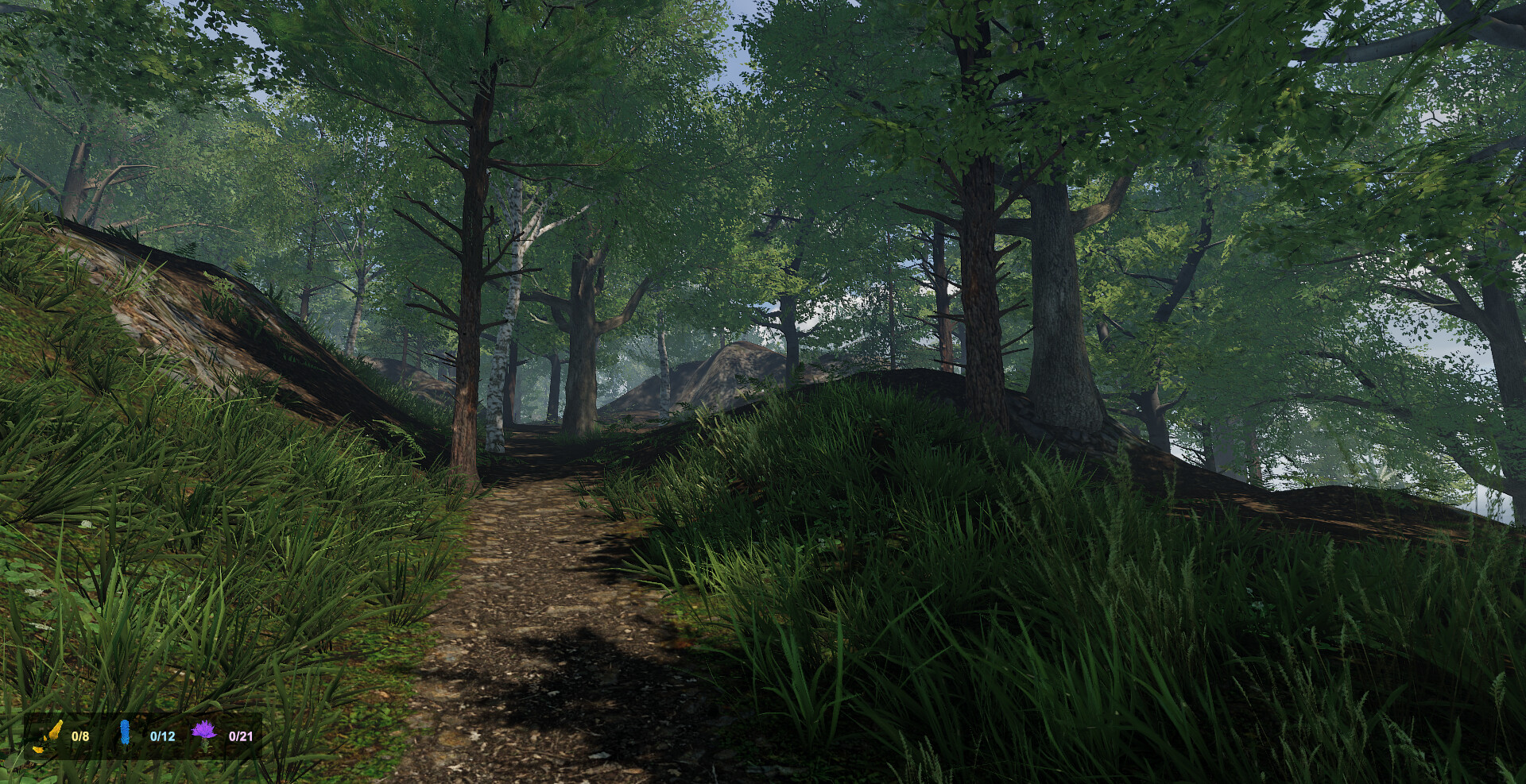Image resolution: width=1526 pixels, height=784 pixels.
Task: Click the 0/21 purple counter text
Action: (x=242, y=736)
